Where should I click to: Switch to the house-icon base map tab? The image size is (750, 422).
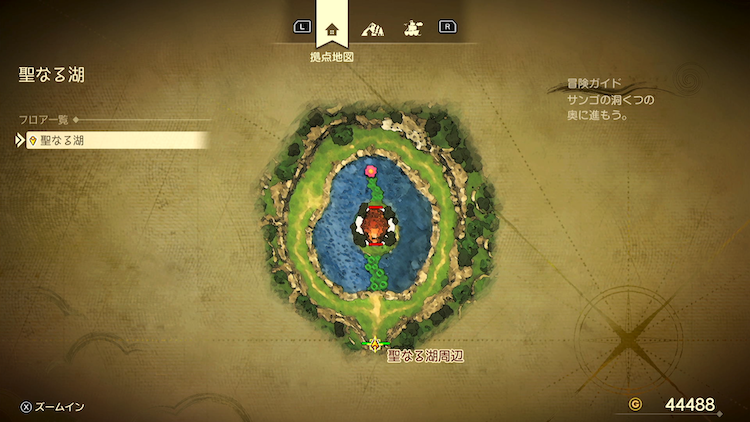pyautogui.click(x=332, y=28)
